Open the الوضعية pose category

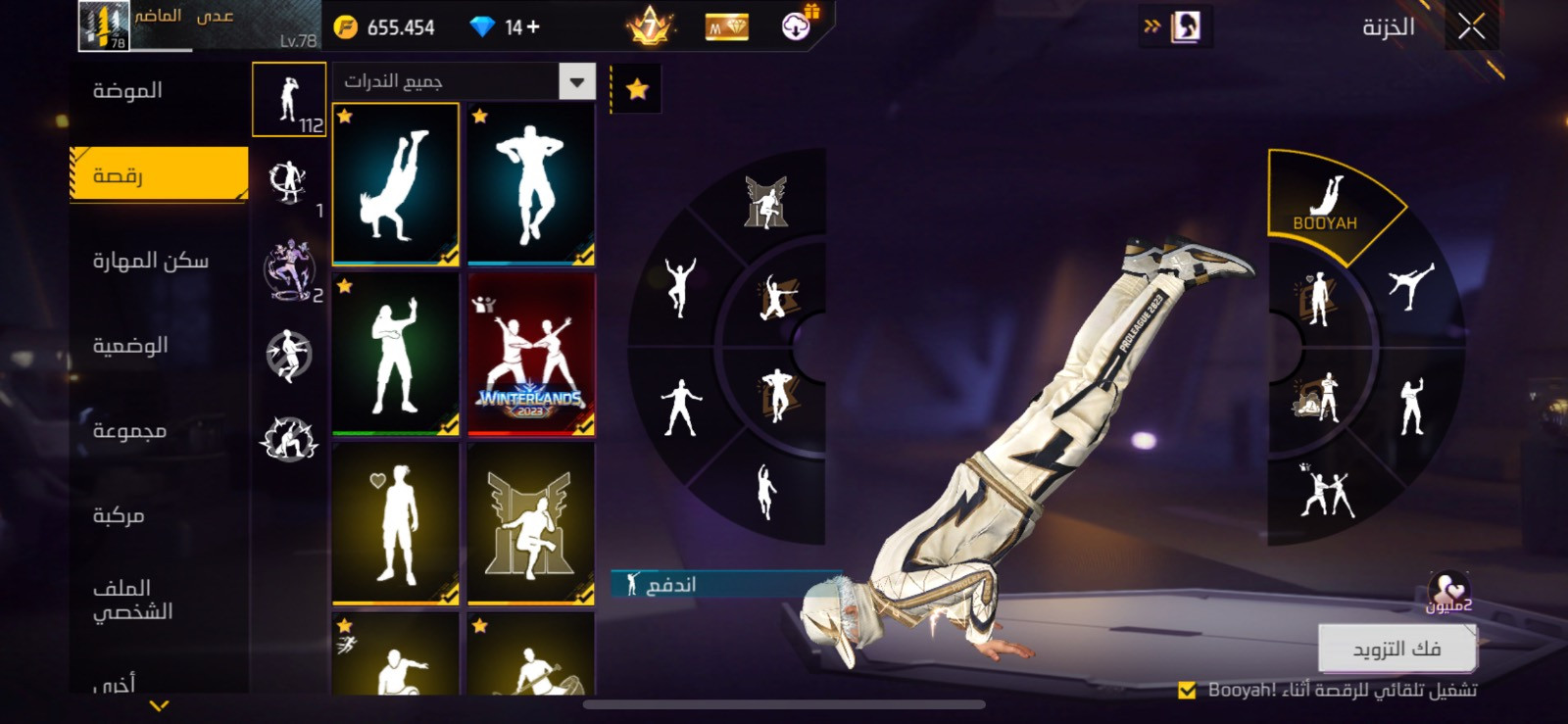click(130, 345)
